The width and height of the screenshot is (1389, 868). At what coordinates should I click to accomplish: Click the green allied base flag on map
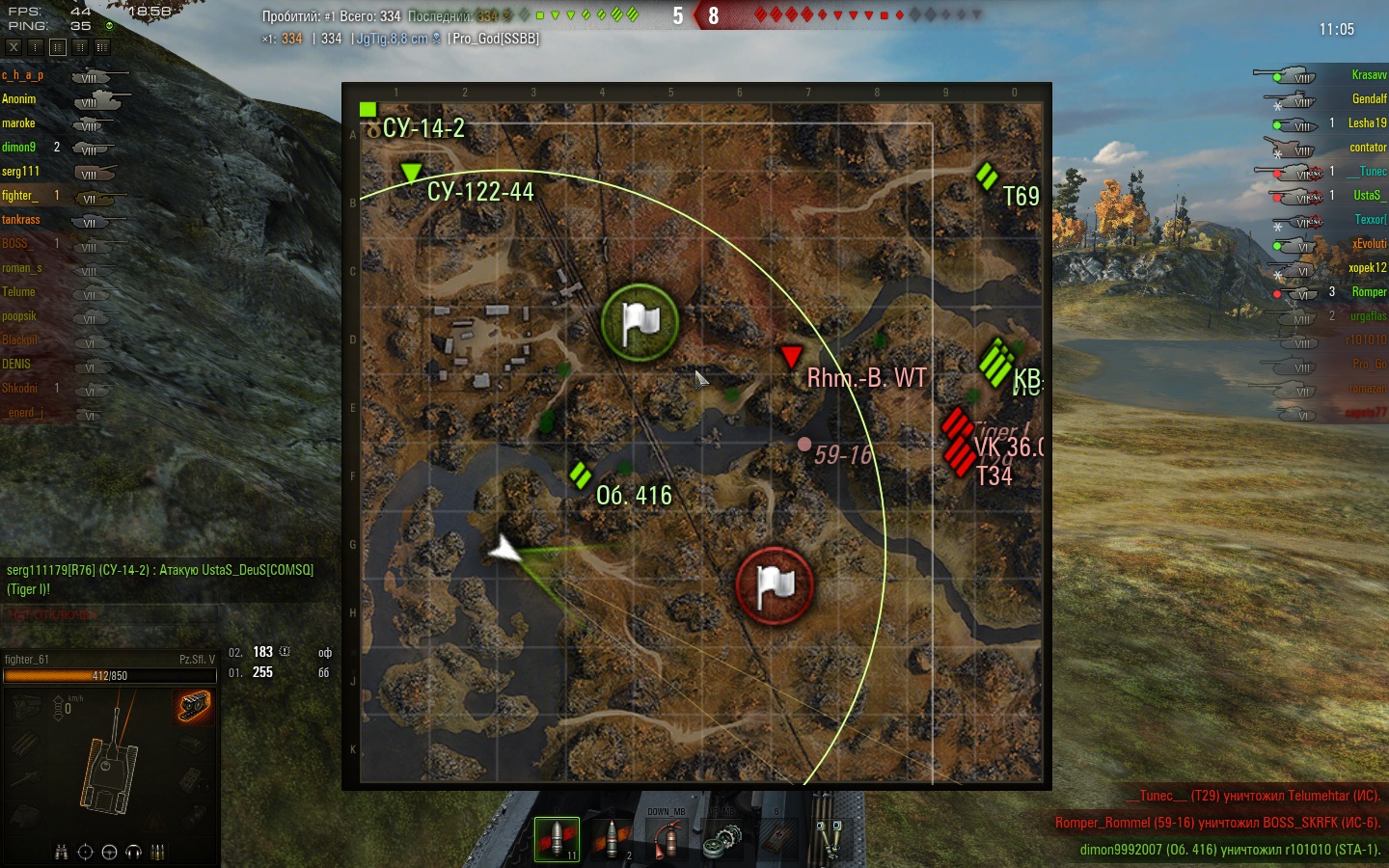click(x=640, y=322)
